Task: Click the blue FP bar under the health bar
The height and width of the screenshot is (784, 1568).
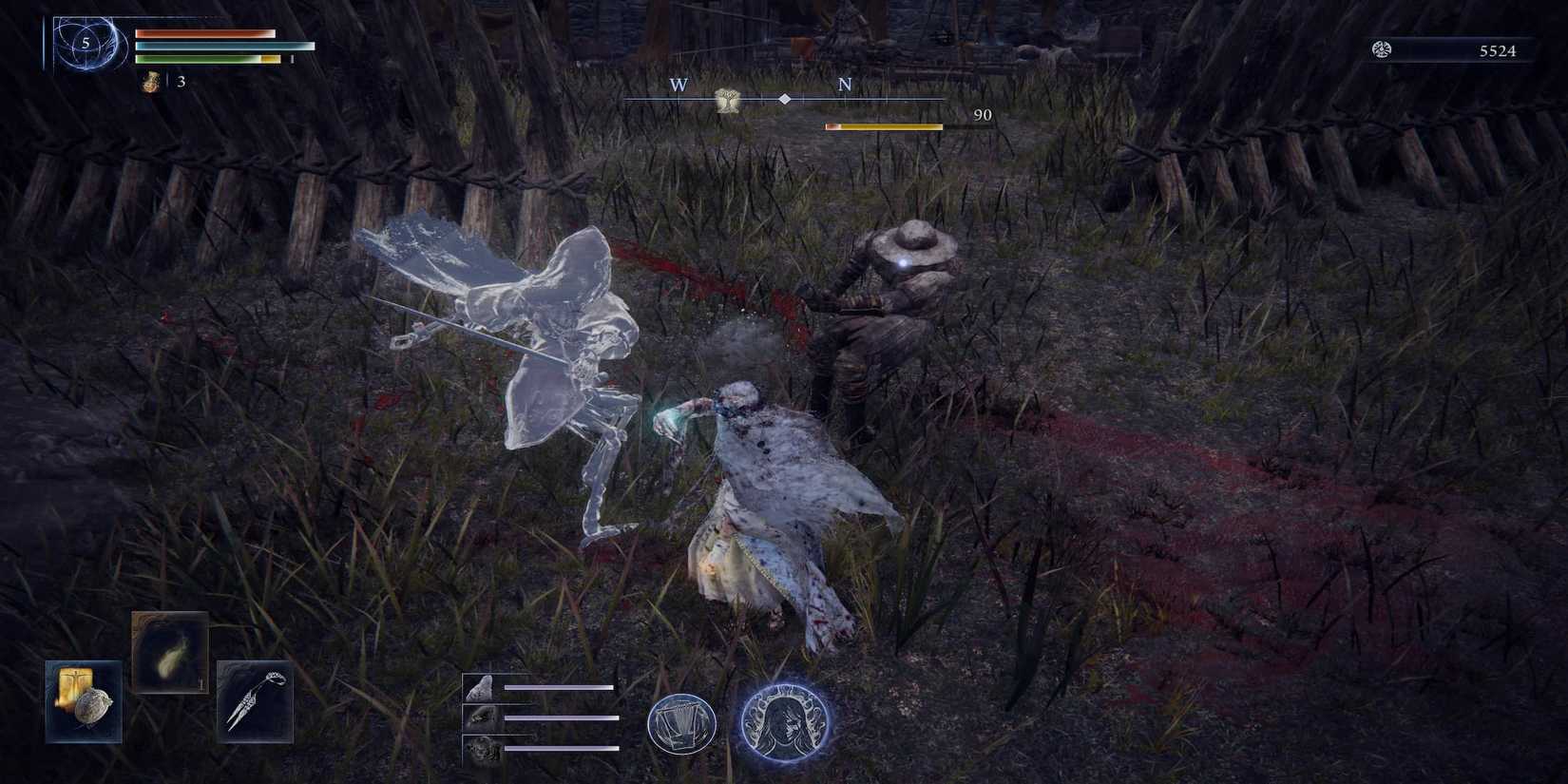Action: (x=219, y=46)
